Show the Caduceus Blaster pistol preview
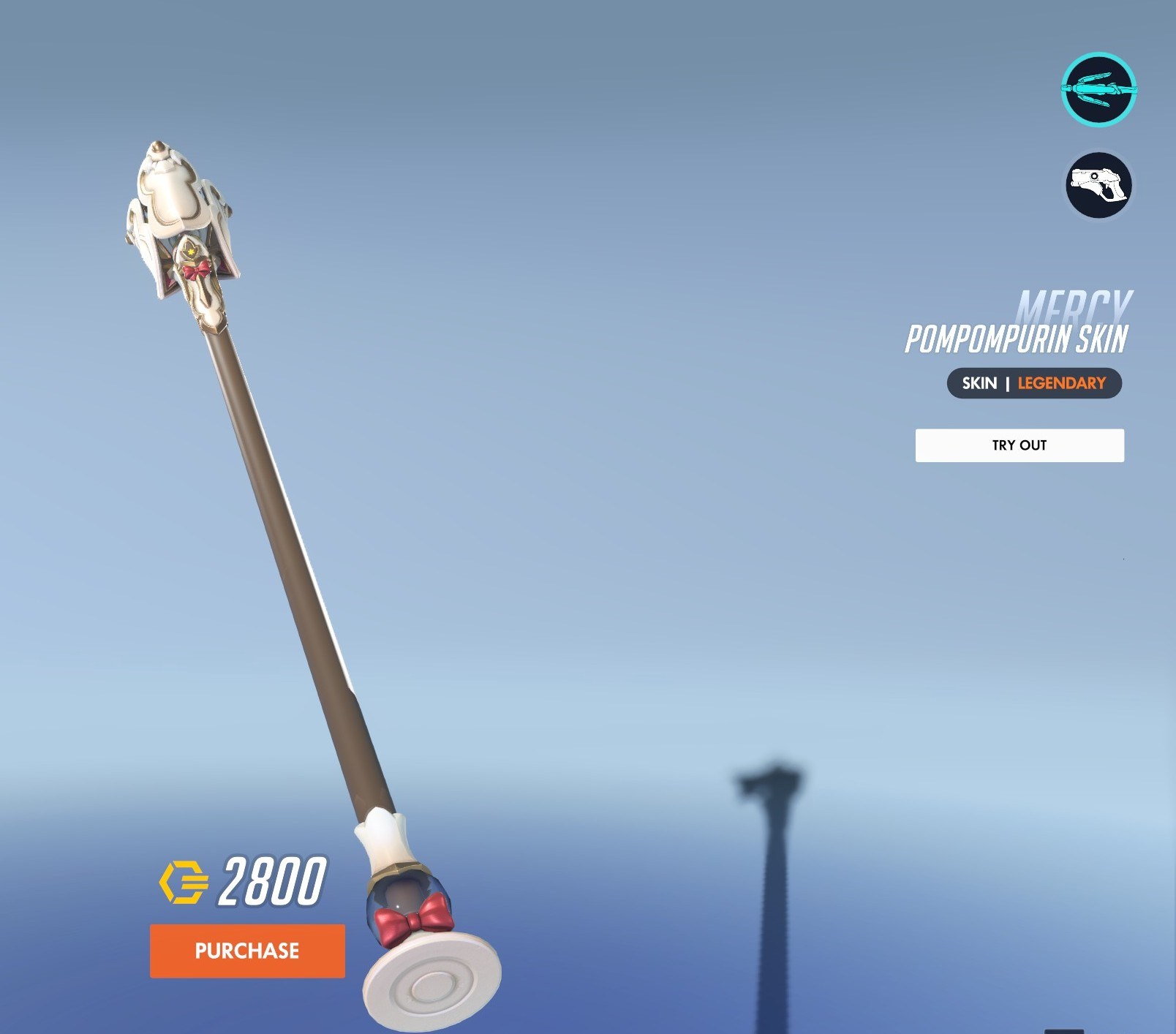The width and height of the screenshot is (1176, 1034). (1098, 185)
